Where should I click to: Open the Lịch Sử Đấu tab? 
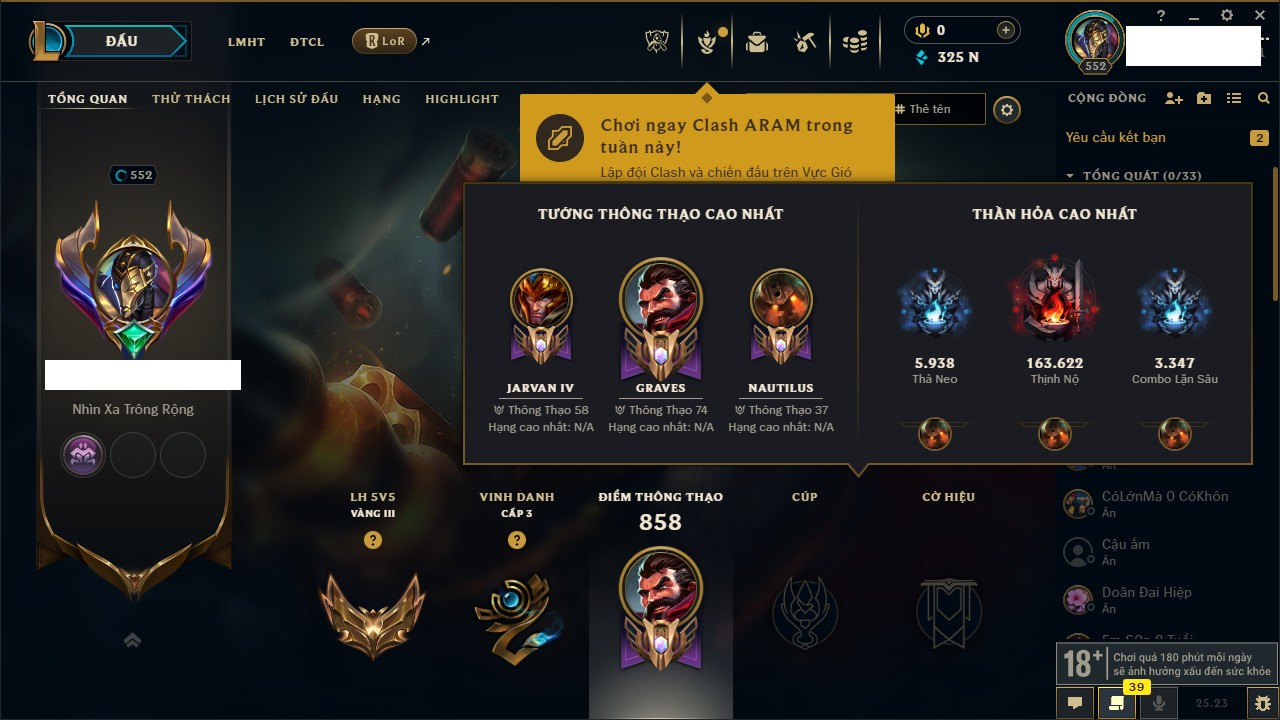[296, 99]
